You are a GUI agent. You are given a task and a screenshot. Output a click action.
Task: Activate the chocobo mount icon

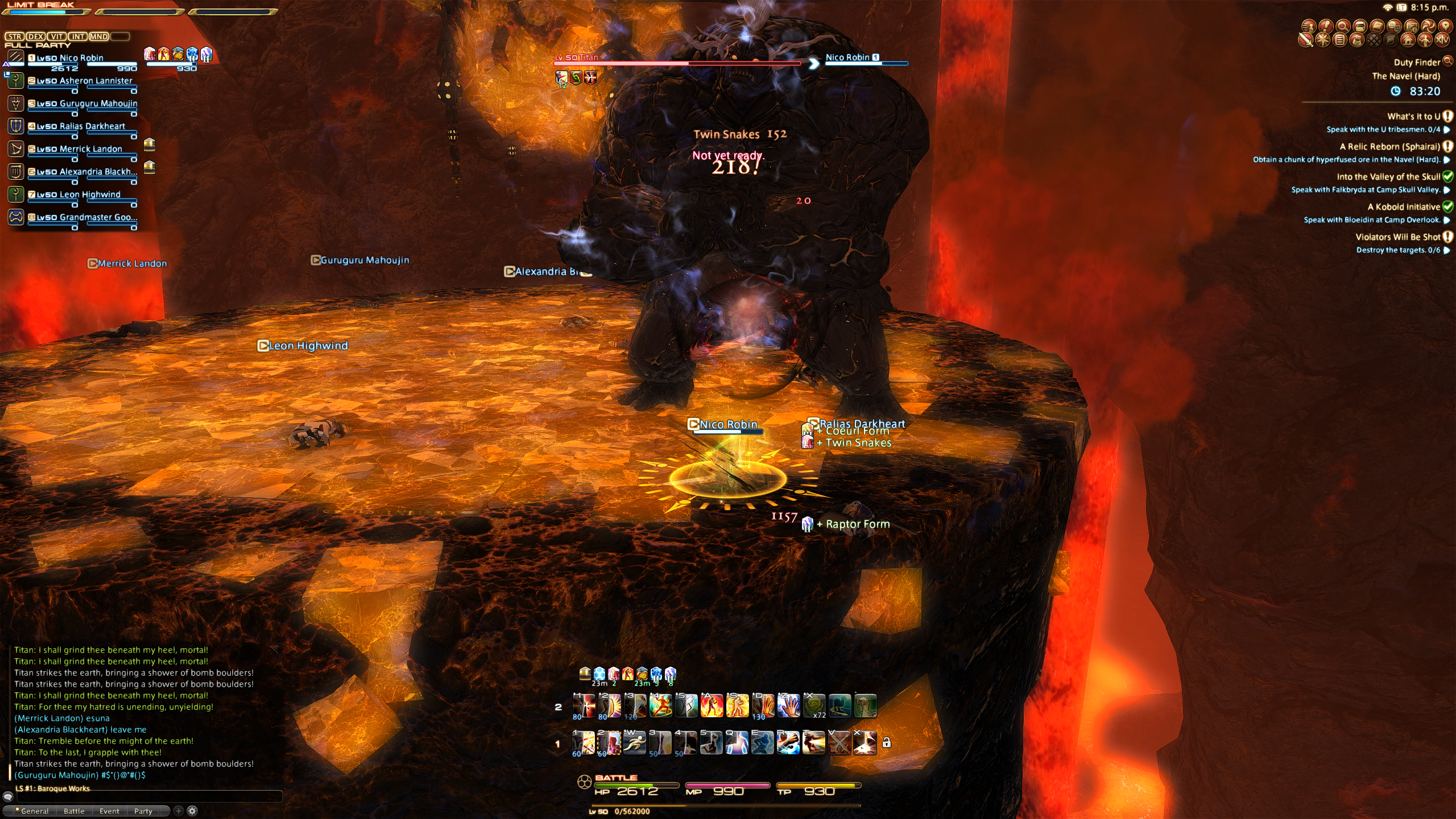(x=865, y=706)
